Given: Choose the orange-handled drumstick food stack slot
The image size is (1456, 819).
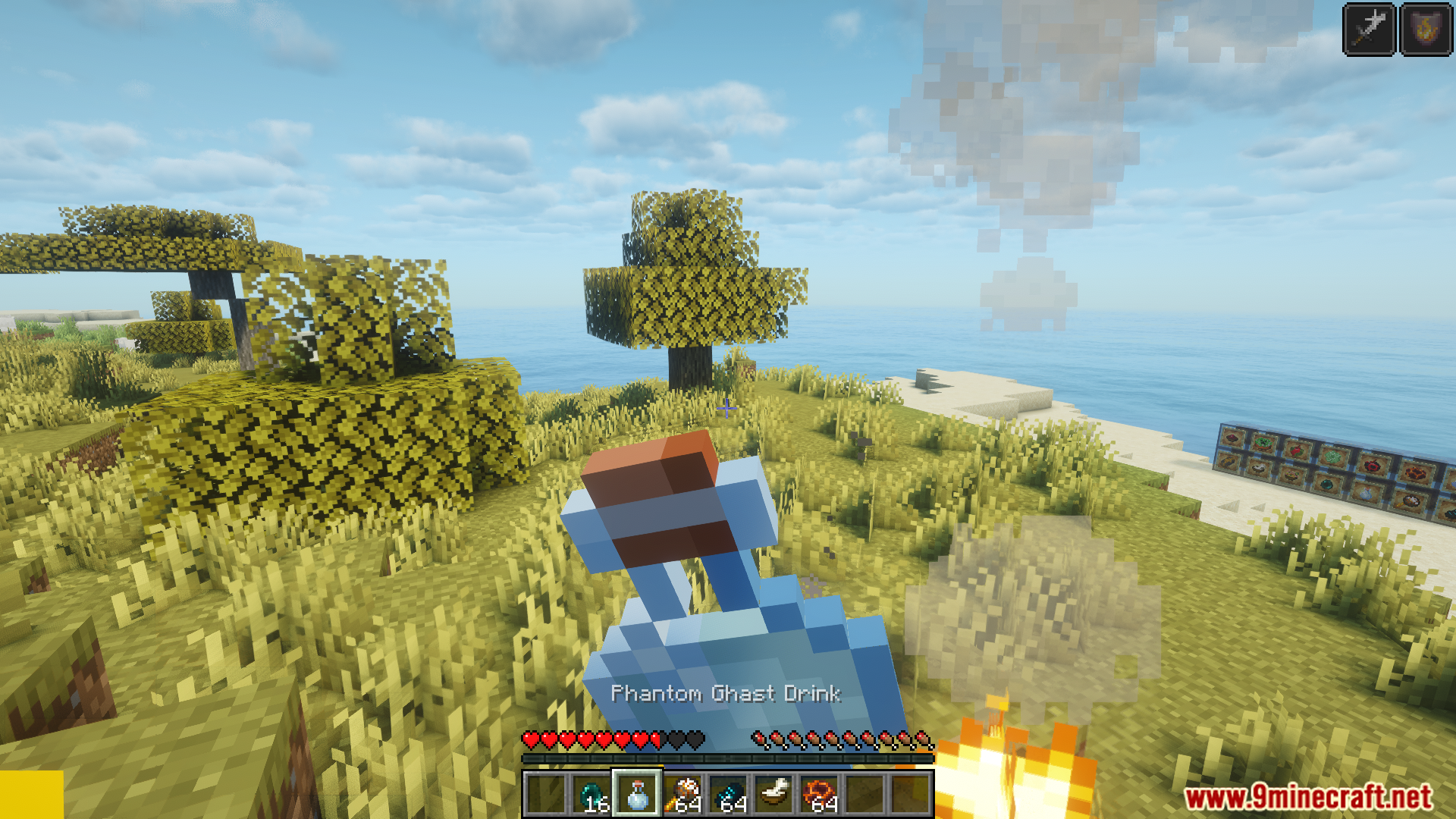Looking at the screenshot, I should pos(683,794).
